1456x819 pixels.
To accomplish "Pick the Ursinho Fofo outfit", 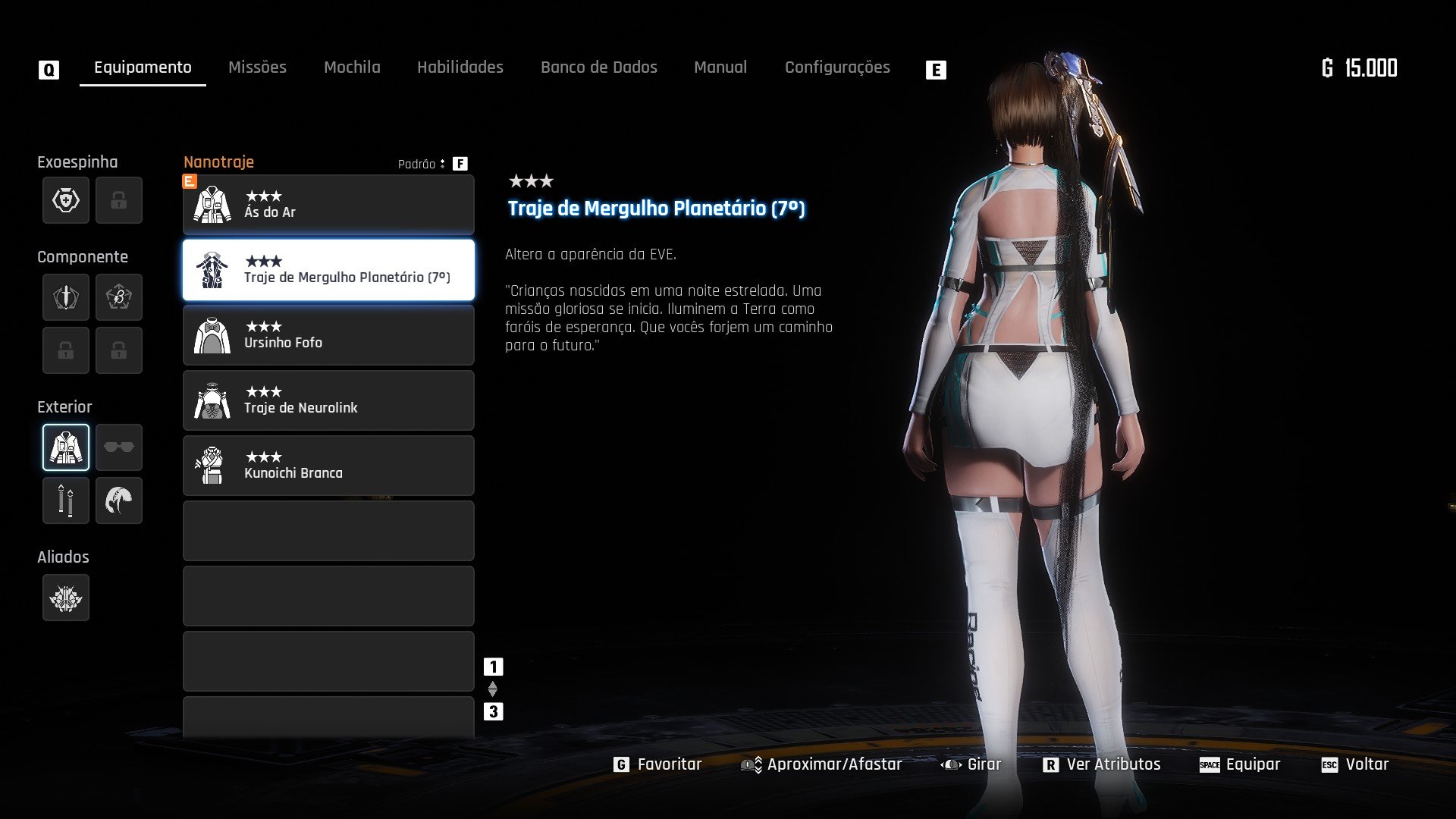I will pos(328,335).
